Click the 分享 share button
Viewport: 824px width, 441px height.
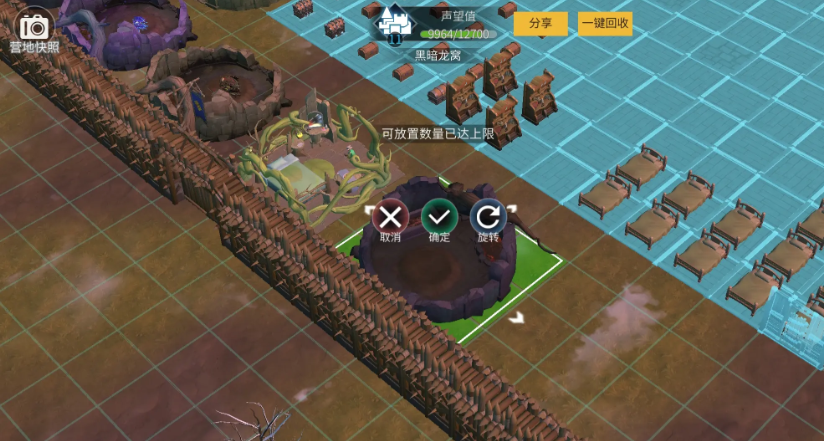coord(540,23)
